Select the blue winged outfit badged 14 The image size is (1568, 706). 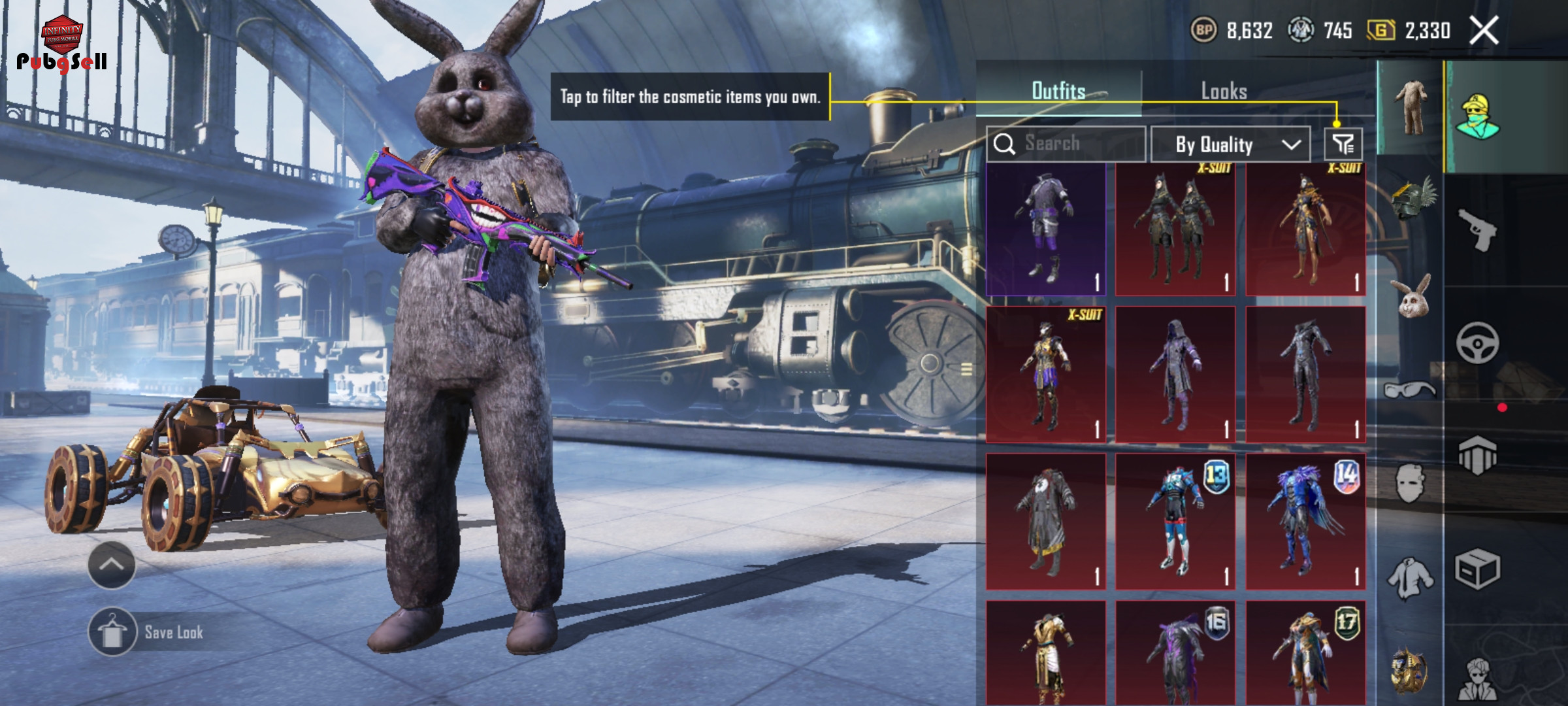click(1305, 522)
